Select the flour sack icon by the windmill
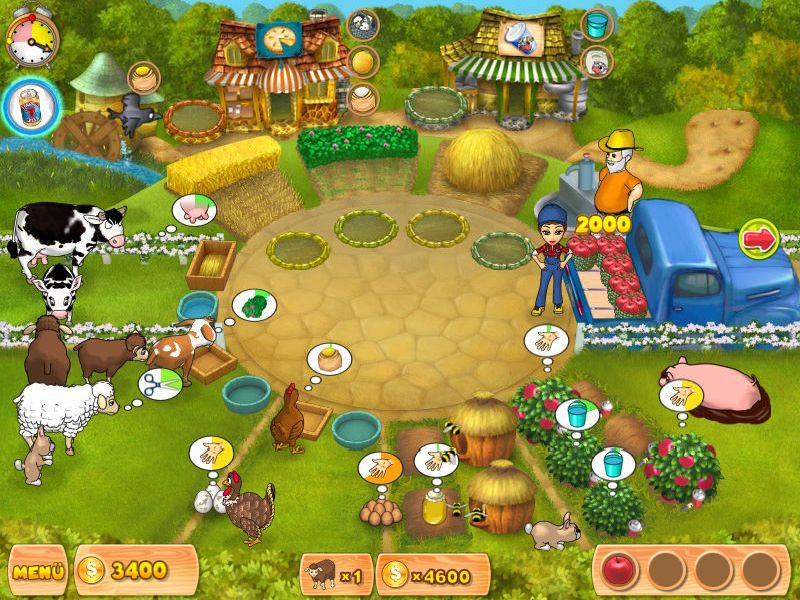Screen dimensions: 800x600 144,78
